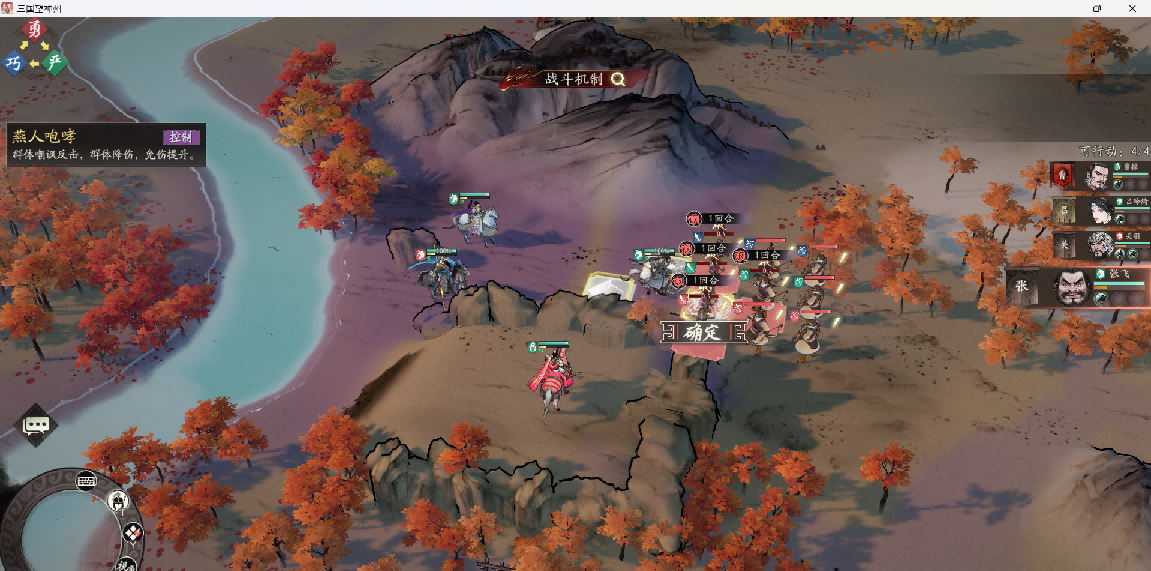
Task: Activate 张飞's first skill icon
Action: coord(1101,297)
